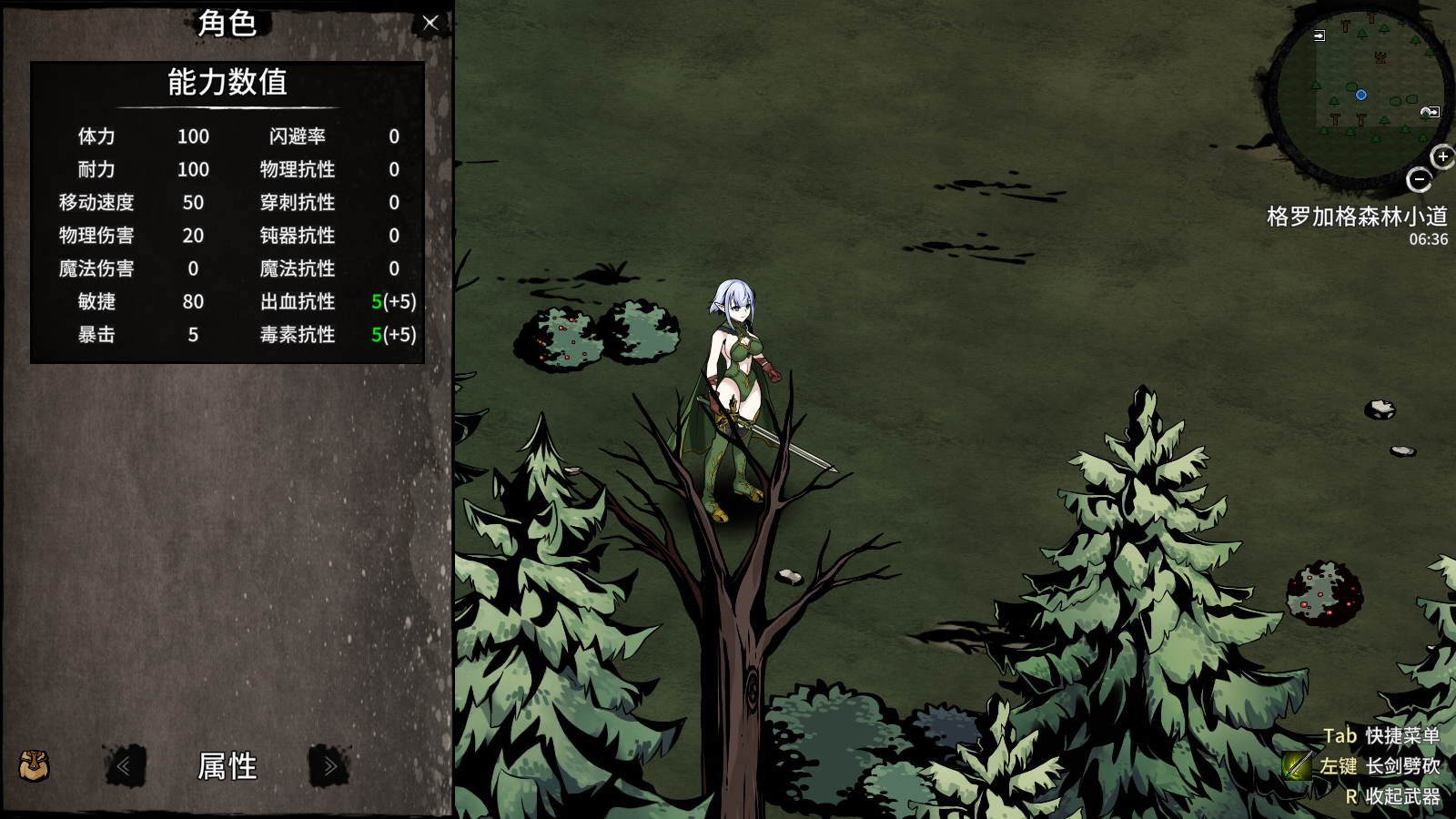Go to the next character page

coord(329,766)
